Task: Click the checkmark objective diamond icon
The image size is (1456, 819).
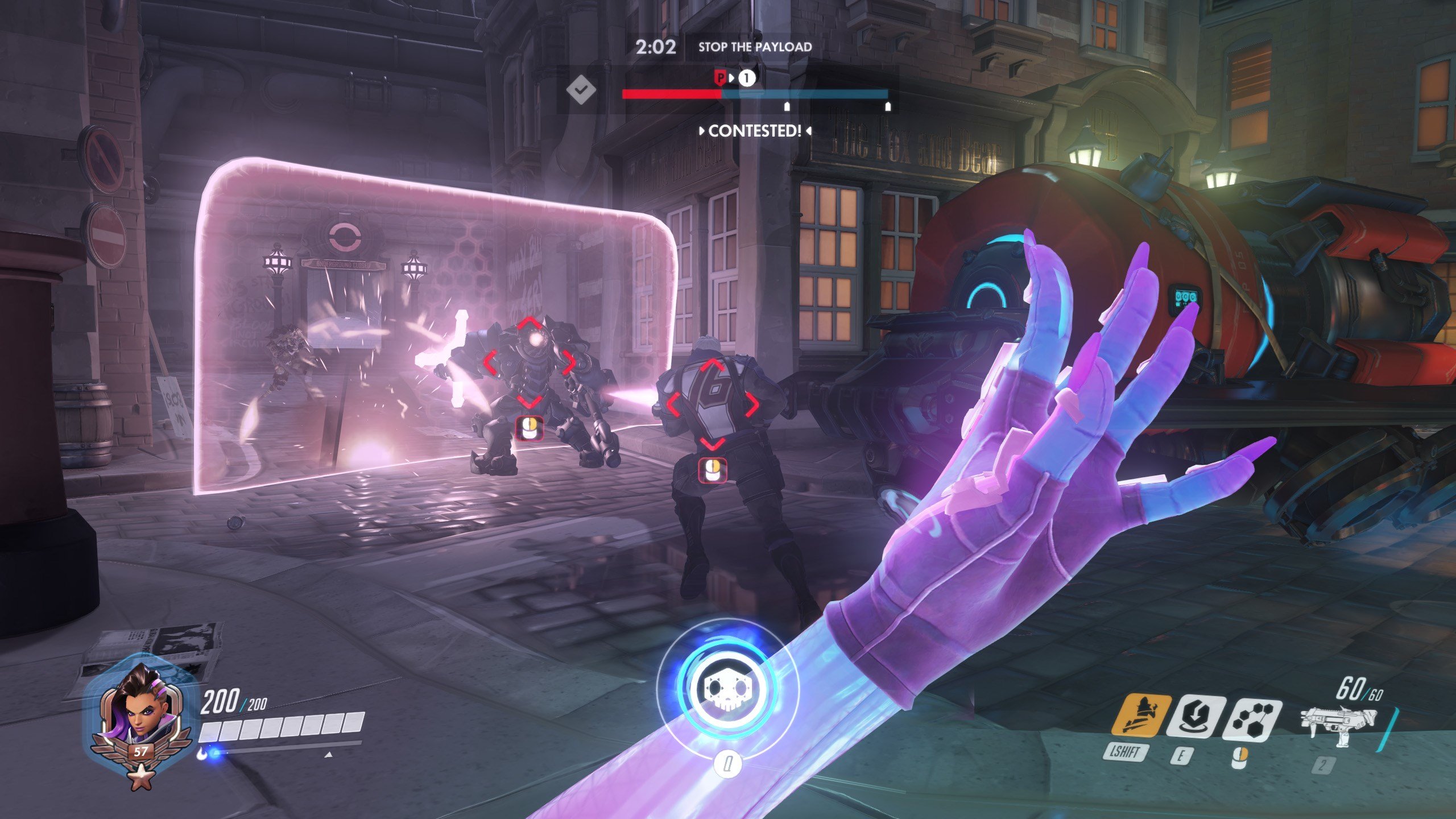Action: click(580, 89)
